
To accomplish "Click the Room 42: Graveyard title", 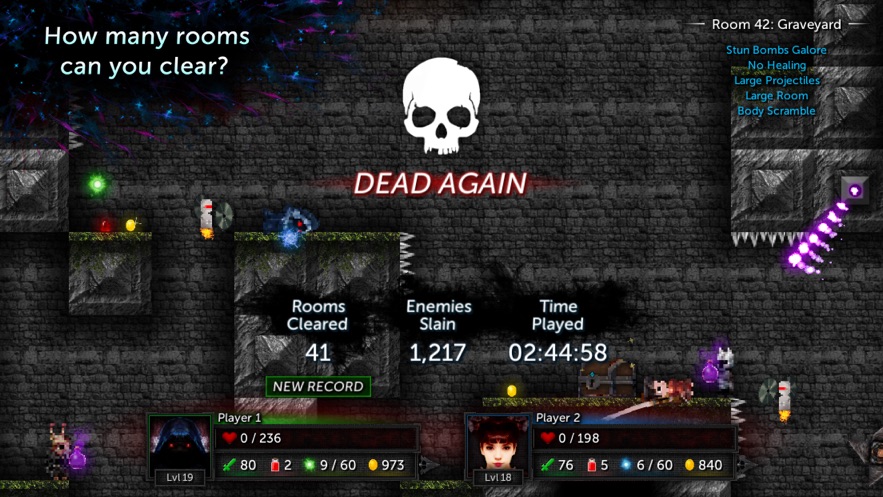I will 776,24.
